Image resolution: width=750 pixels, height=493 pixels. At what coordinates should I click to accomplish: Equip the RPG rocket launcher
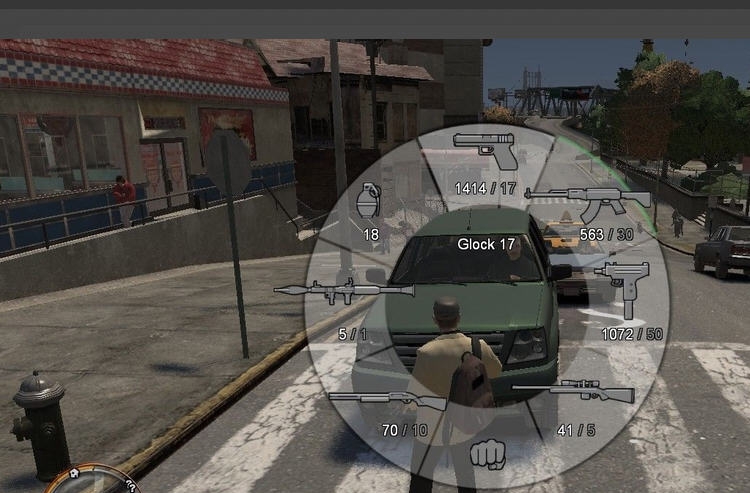click(x=343, y=291)
